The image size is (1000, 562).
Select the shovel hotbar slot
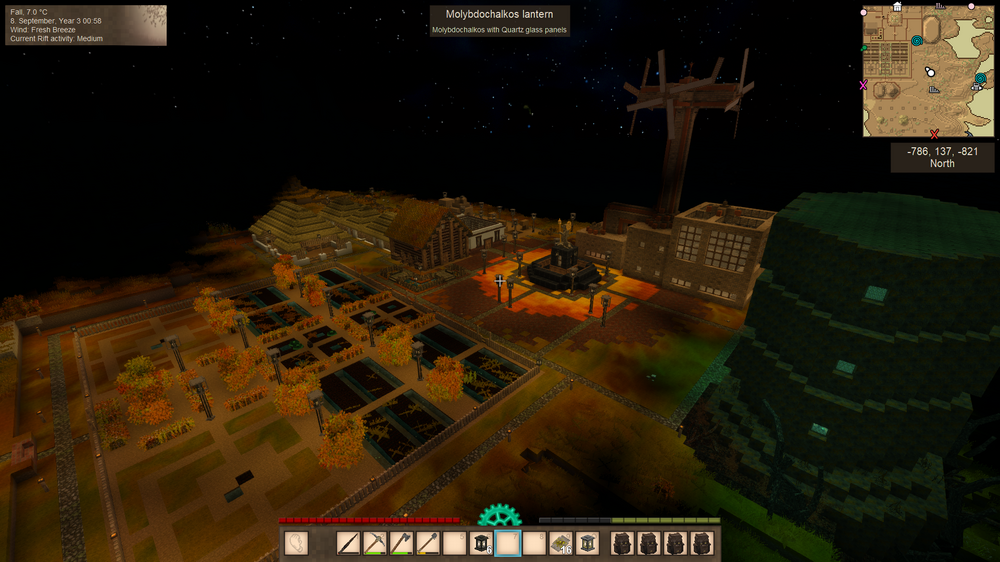427,543
